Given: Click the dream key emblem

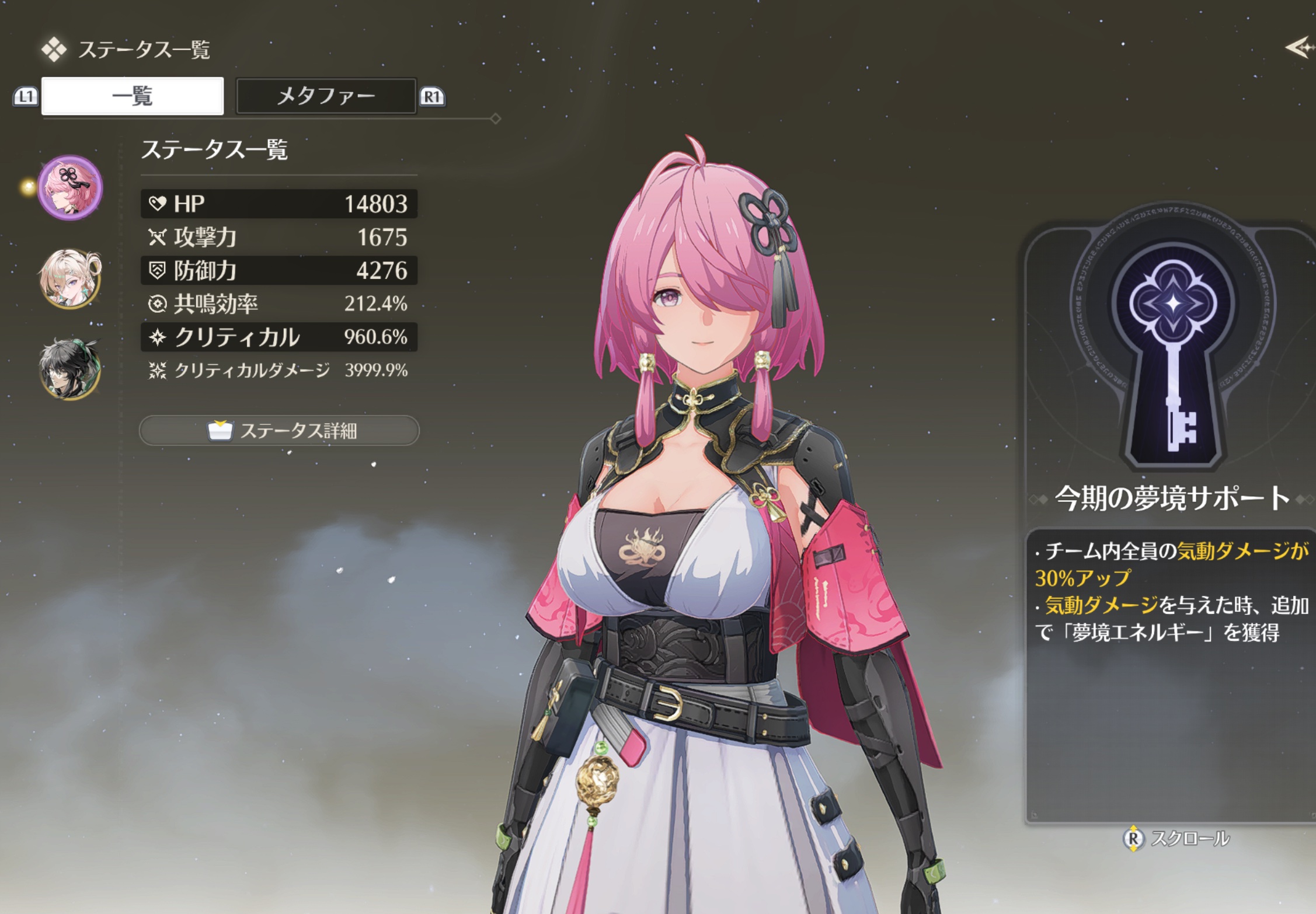Looking at the screenshot, I should [x=1174, y=344].
